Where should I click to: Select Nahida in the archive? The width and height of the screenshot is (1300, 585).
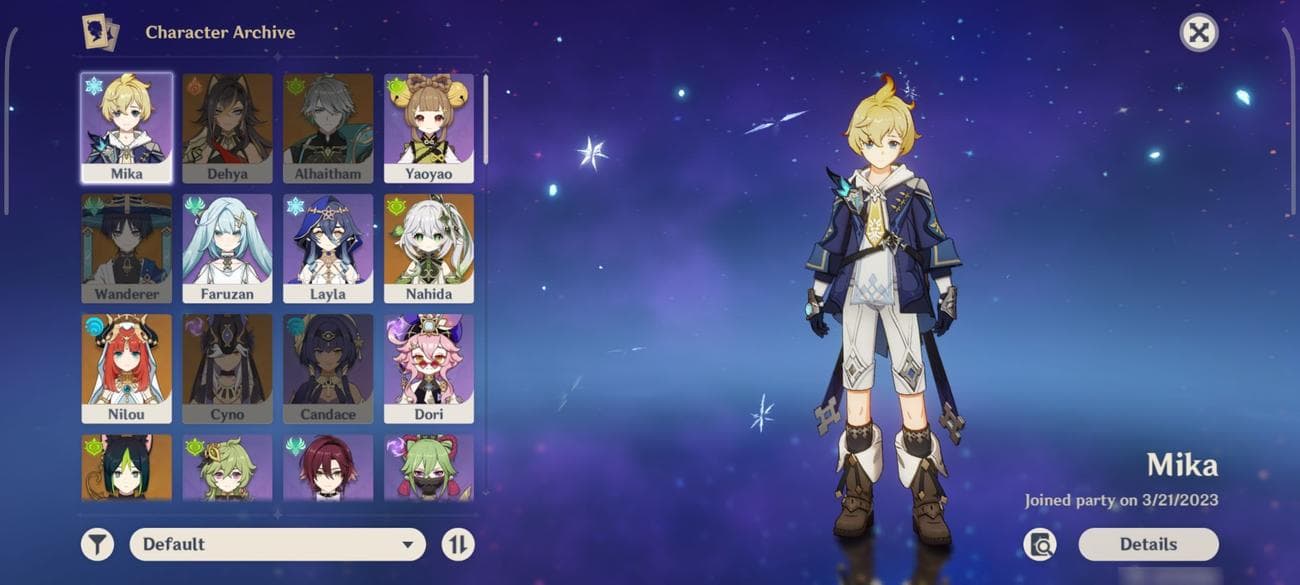point(429,248)
